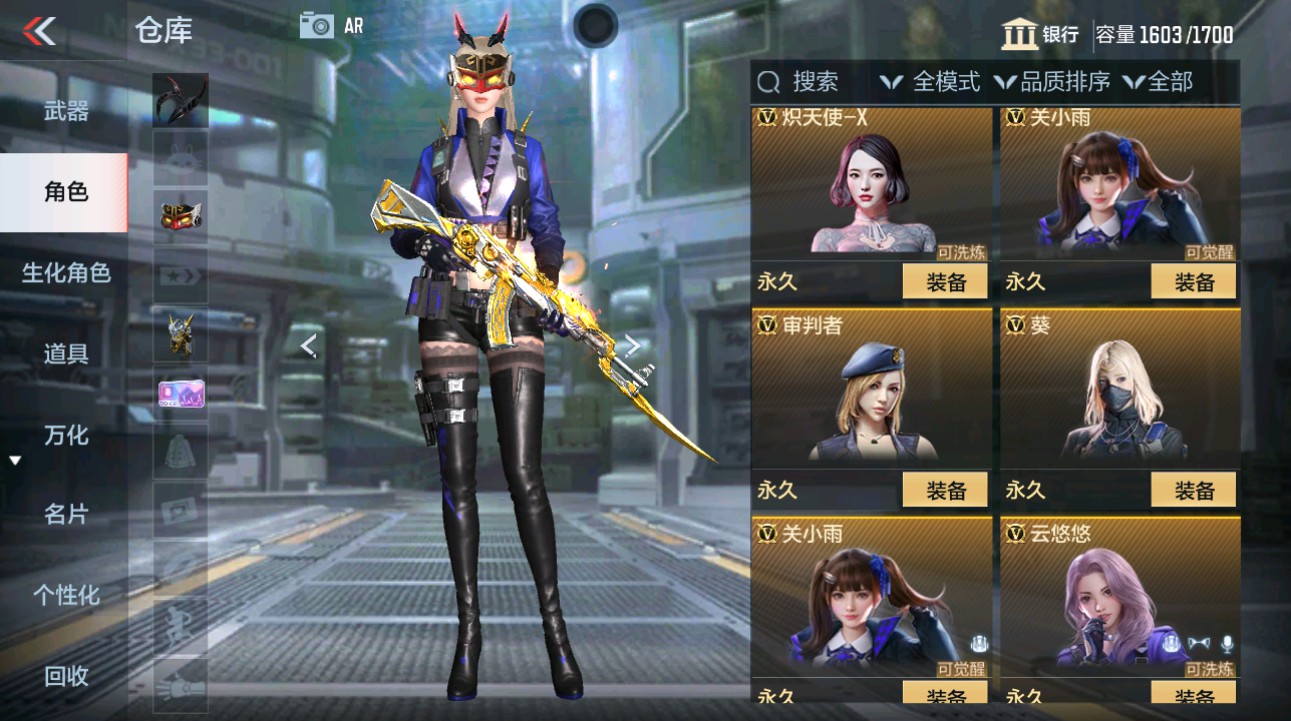Select the star-marked equipment slot
Image resolution: width=1291 pixels, height=721 pixels.
tap(180, 276)
